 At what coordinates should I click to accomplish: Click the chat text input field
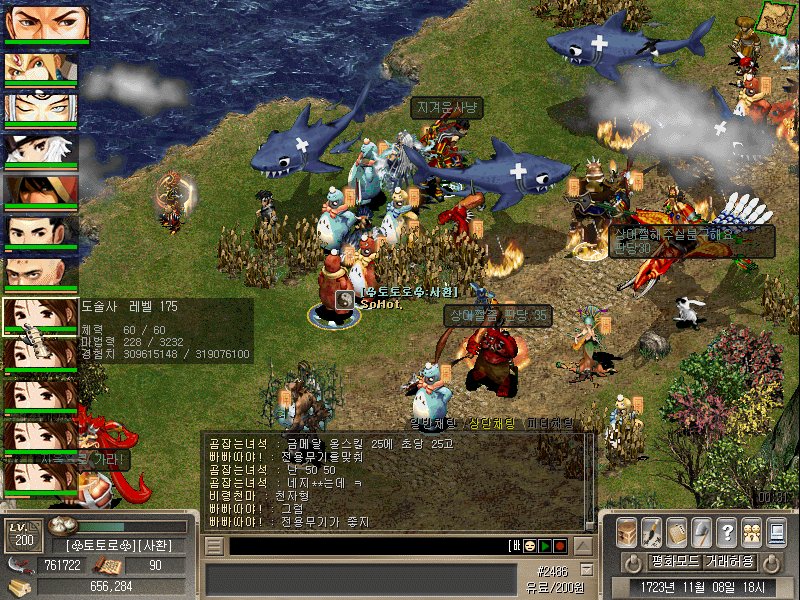point(365,546)
